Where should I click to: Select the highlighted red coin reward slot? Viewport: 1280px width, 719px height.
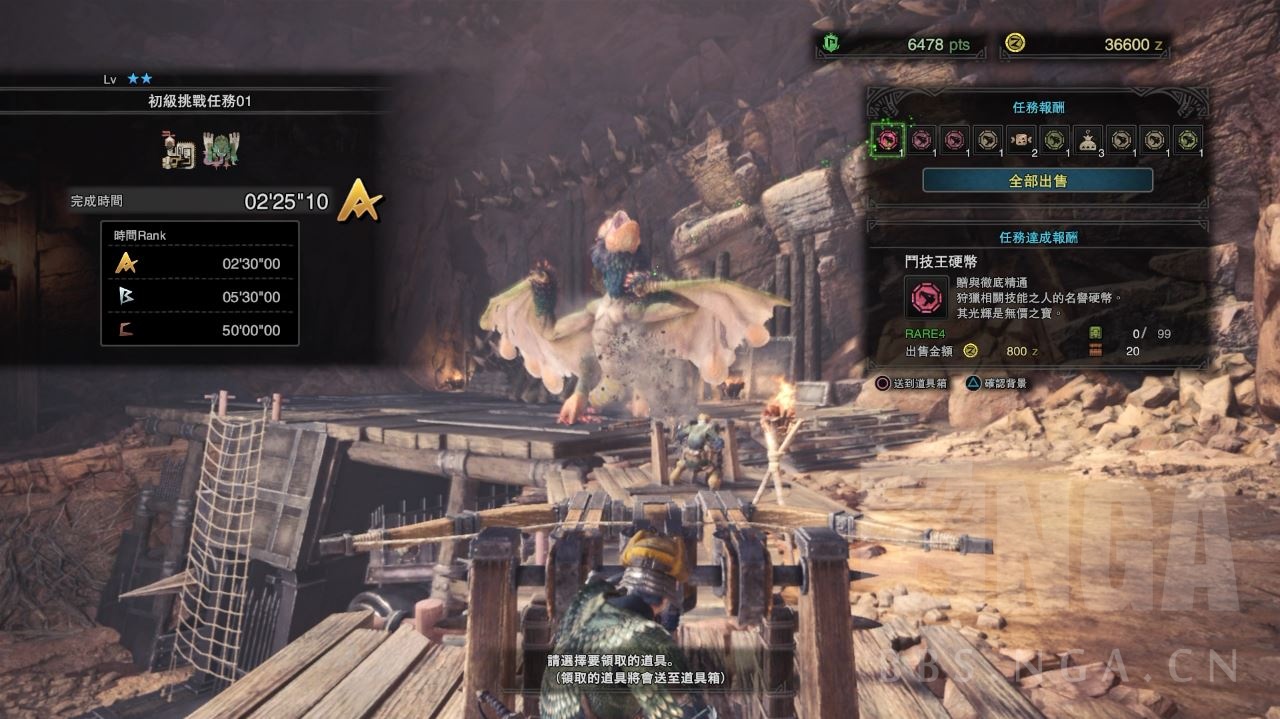(x=887, y=139)
